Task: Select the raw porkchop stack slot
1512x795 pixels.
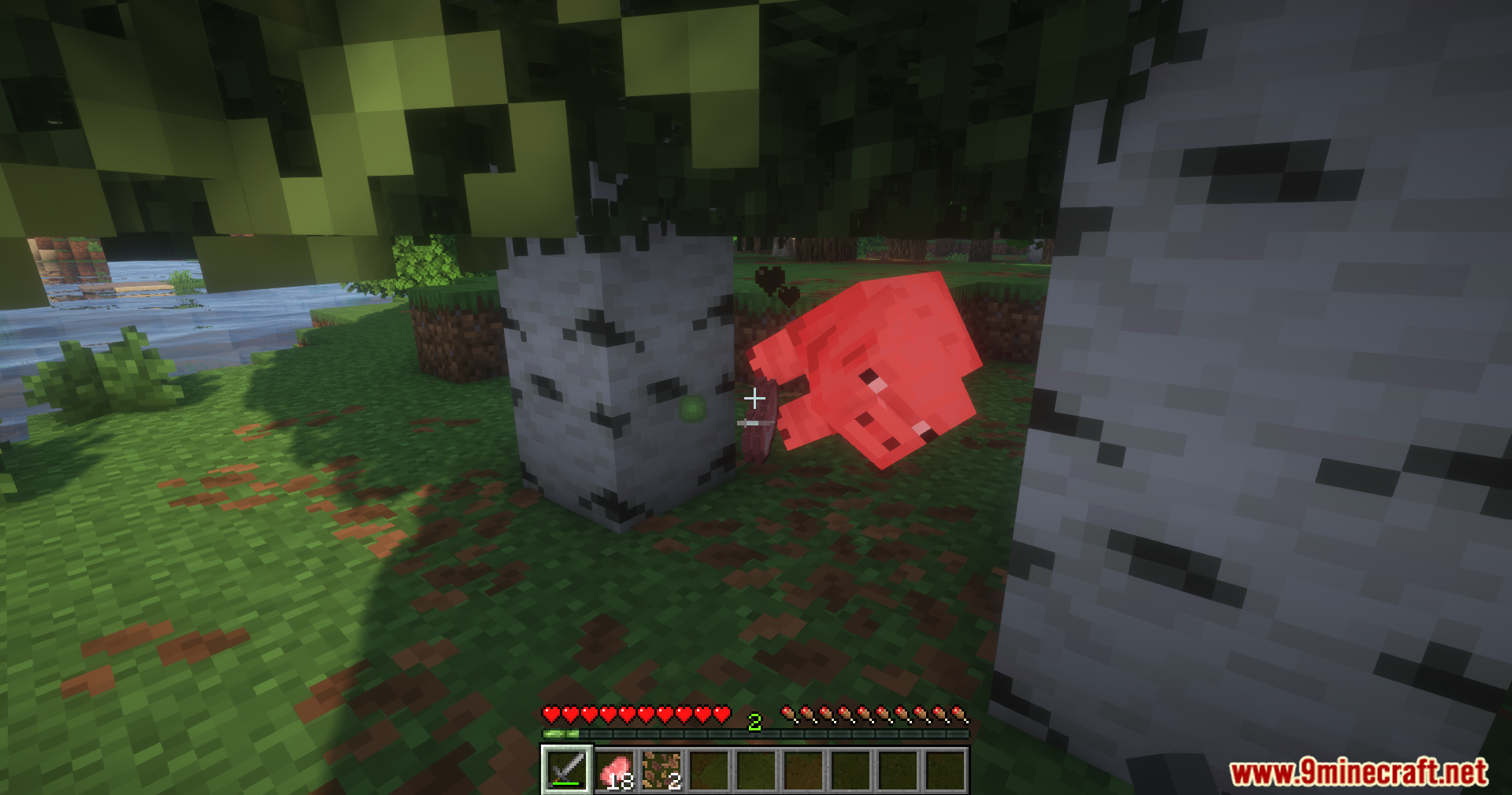Action: pos(614,770)
